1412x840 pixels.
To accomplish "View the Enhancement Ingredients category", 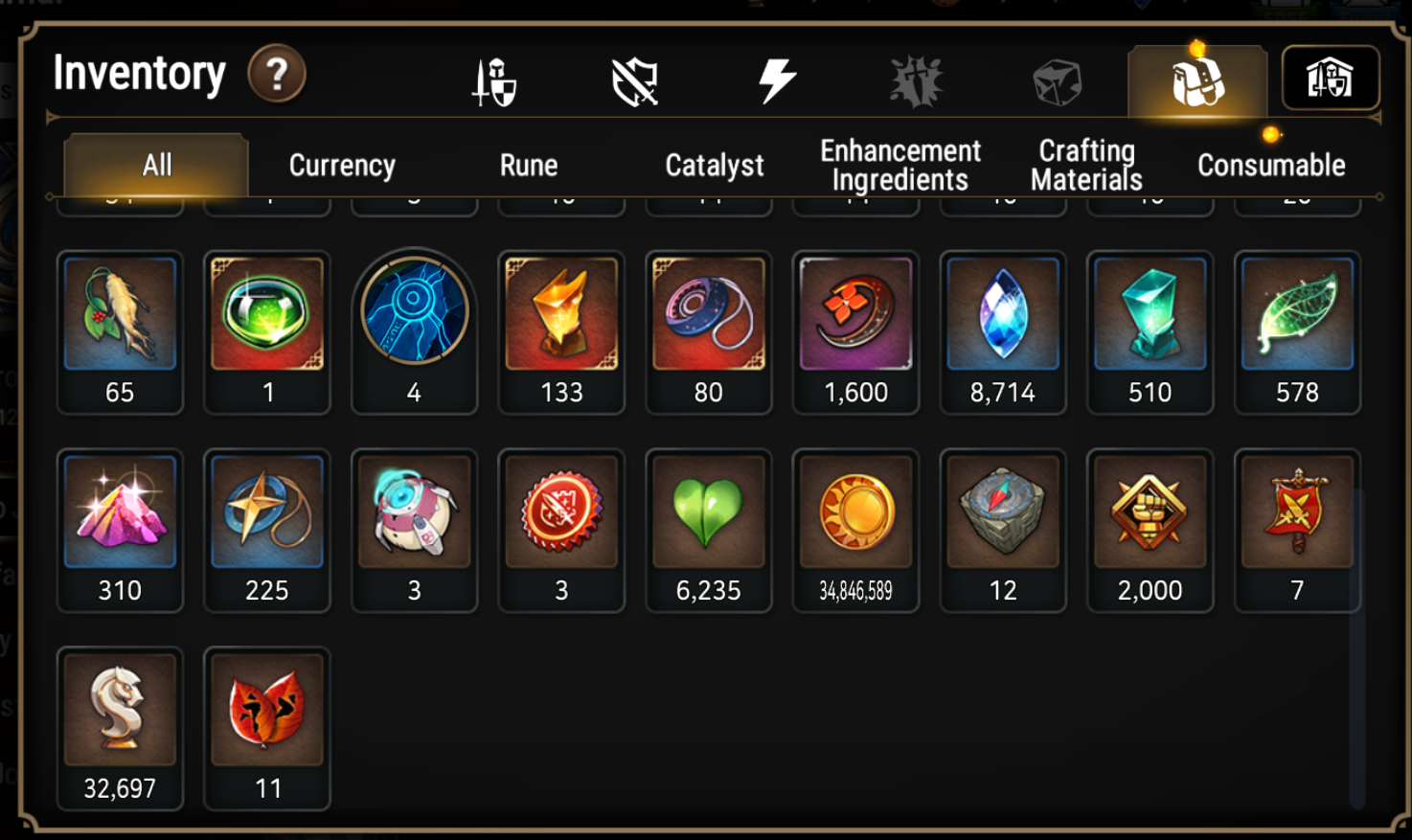I will (x=899, y=163).
